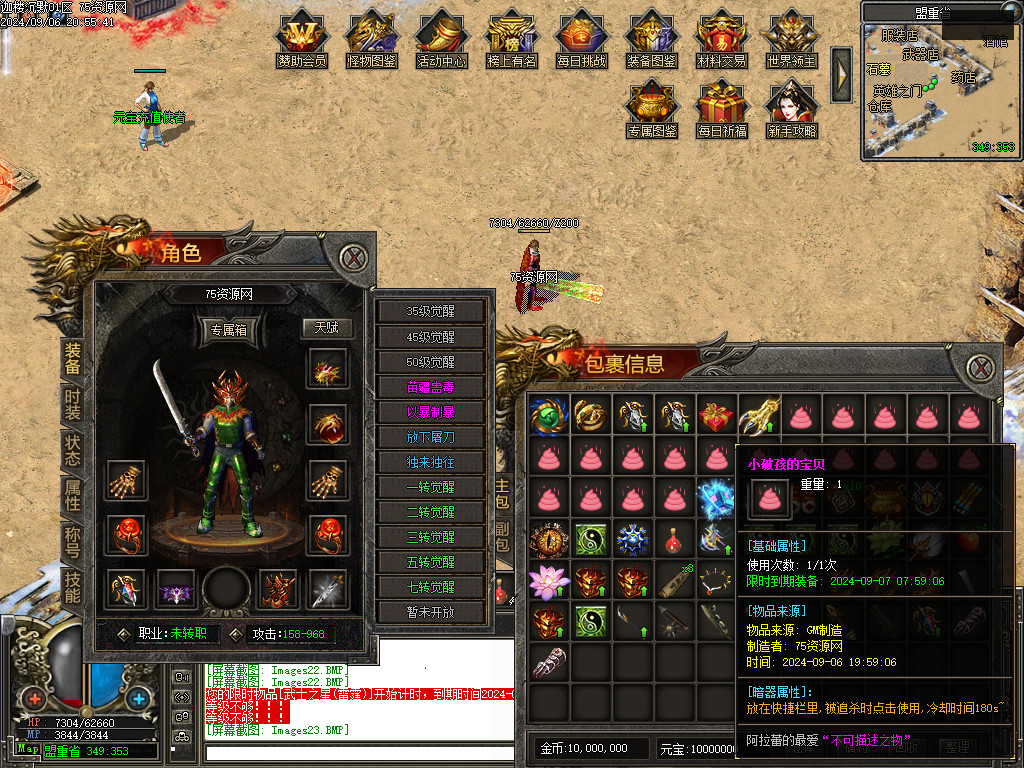Screen dimensions: 1024x768
Task: Switch to the 属性 attributes tab
Action: [x=73, y=497]
